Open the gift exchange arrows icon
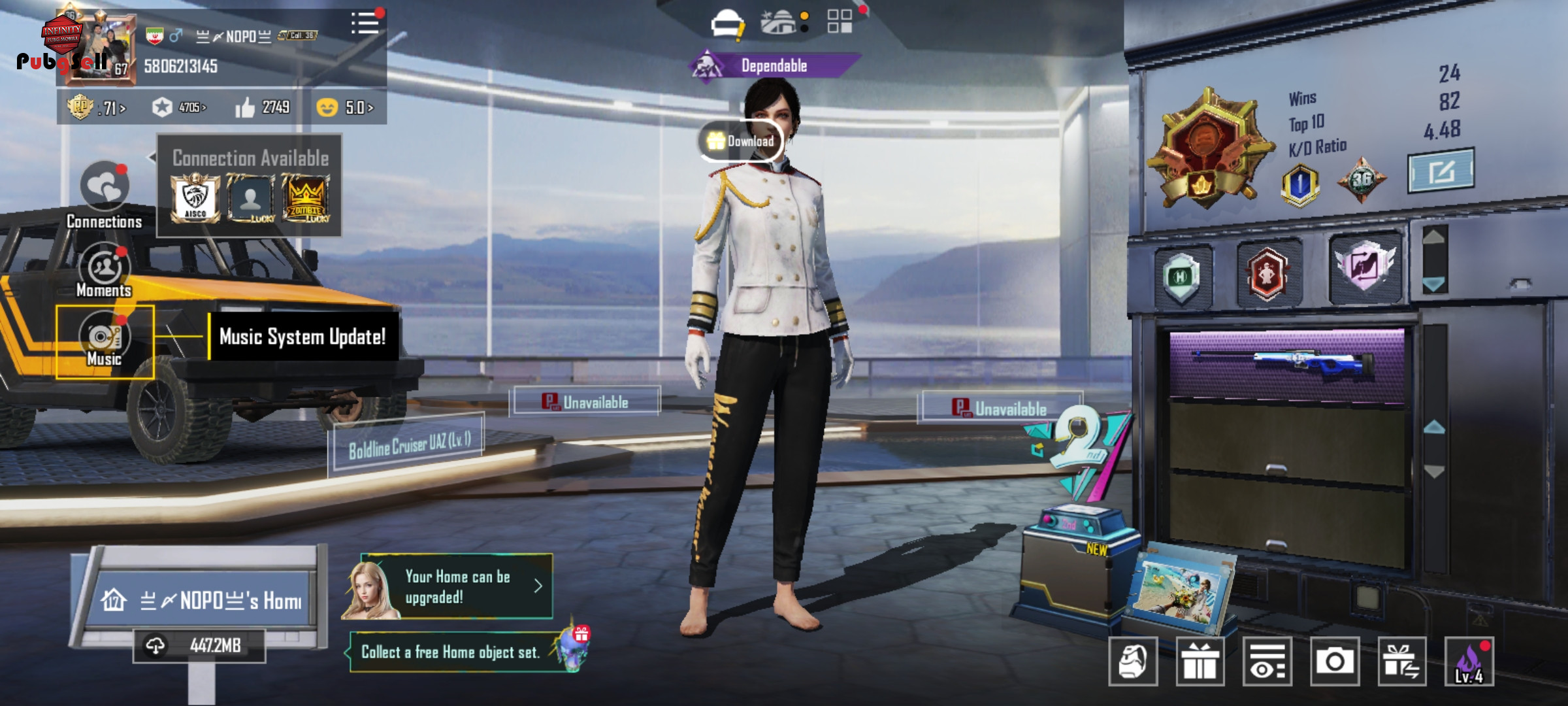This screenshot has width=1568, height=706. 1401,662
